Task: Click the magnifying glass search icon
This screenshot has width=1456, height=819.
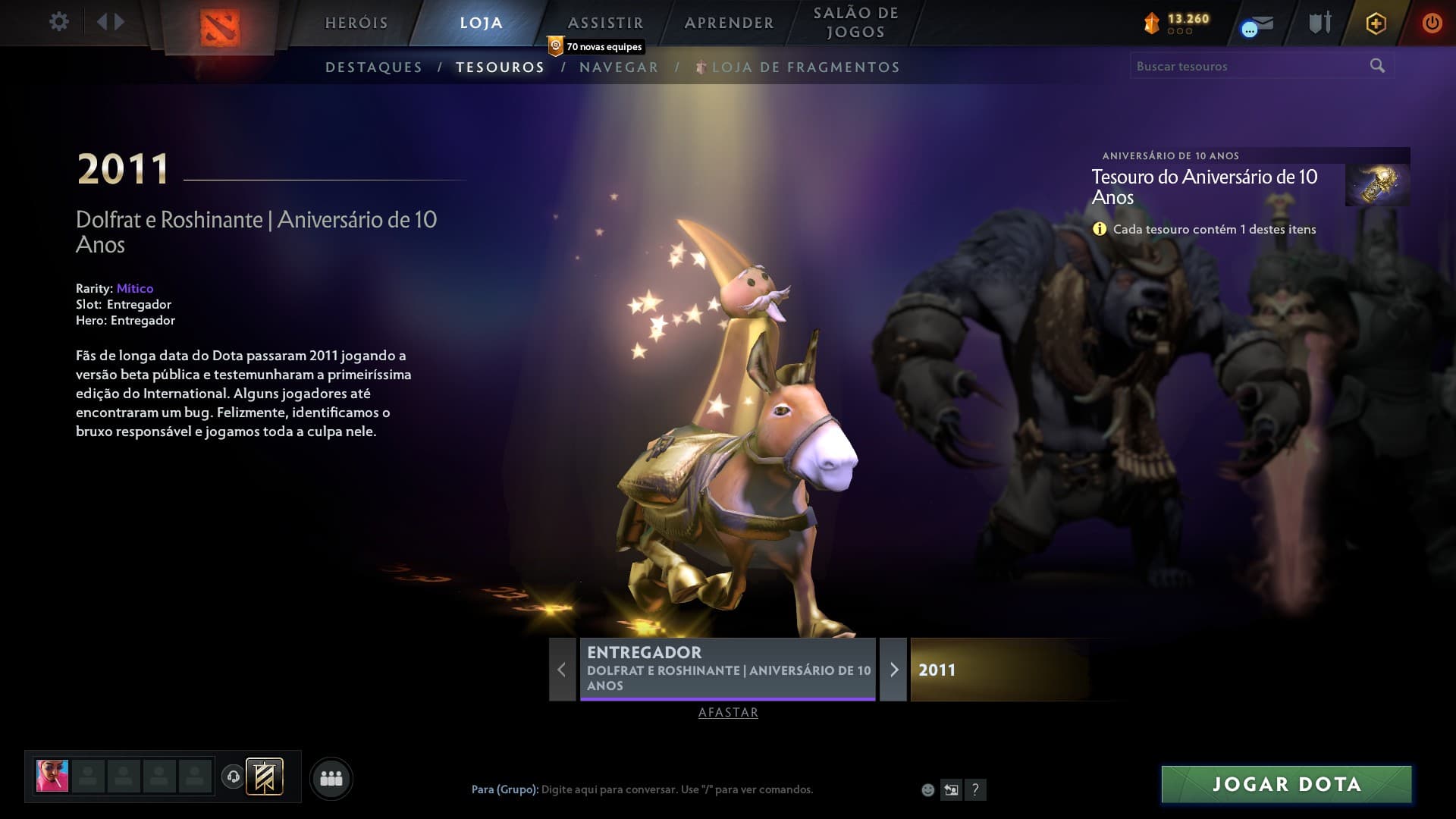Action: 1376,66
